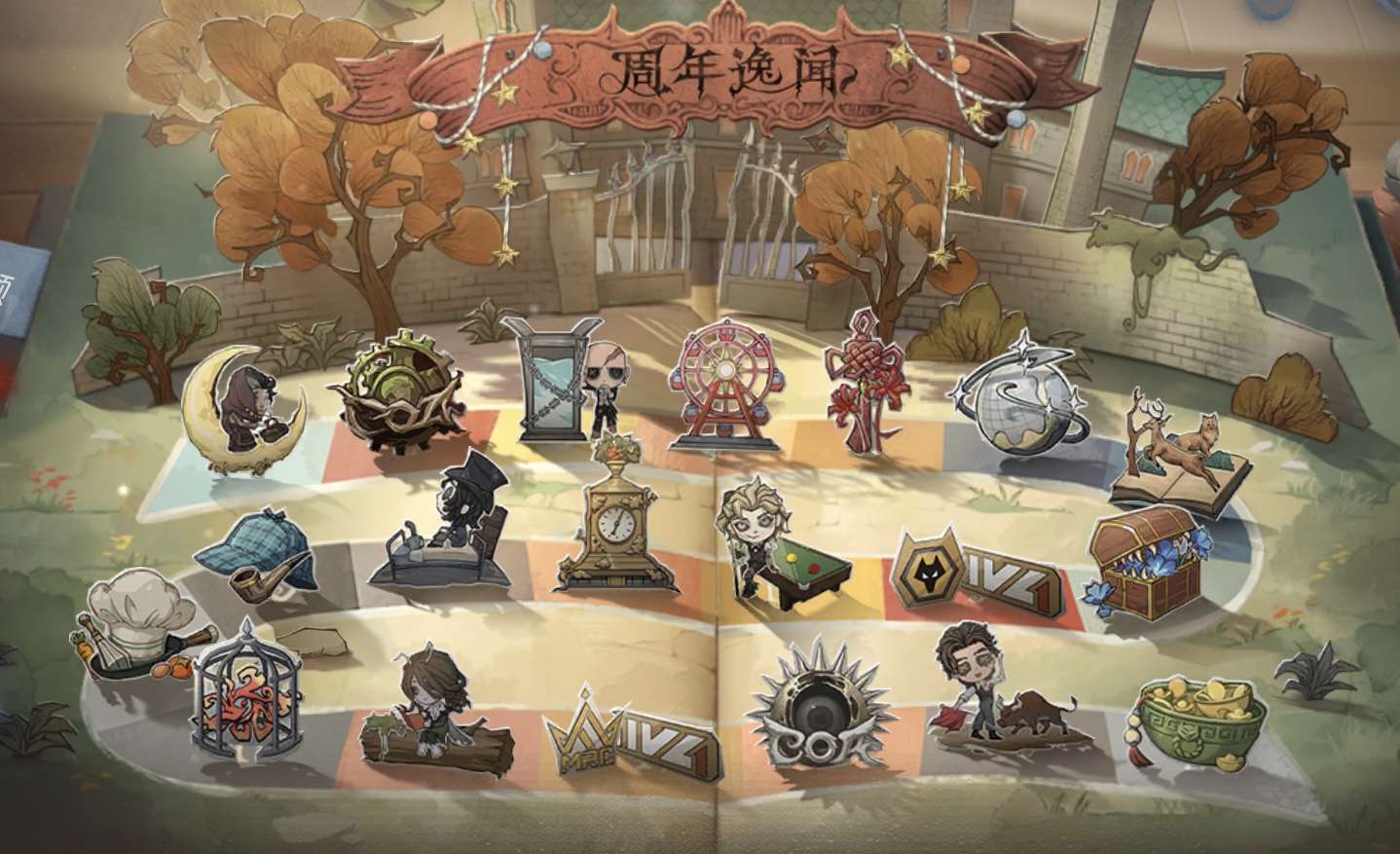Select the COA spiked eye logo

[x=825, y=708]
